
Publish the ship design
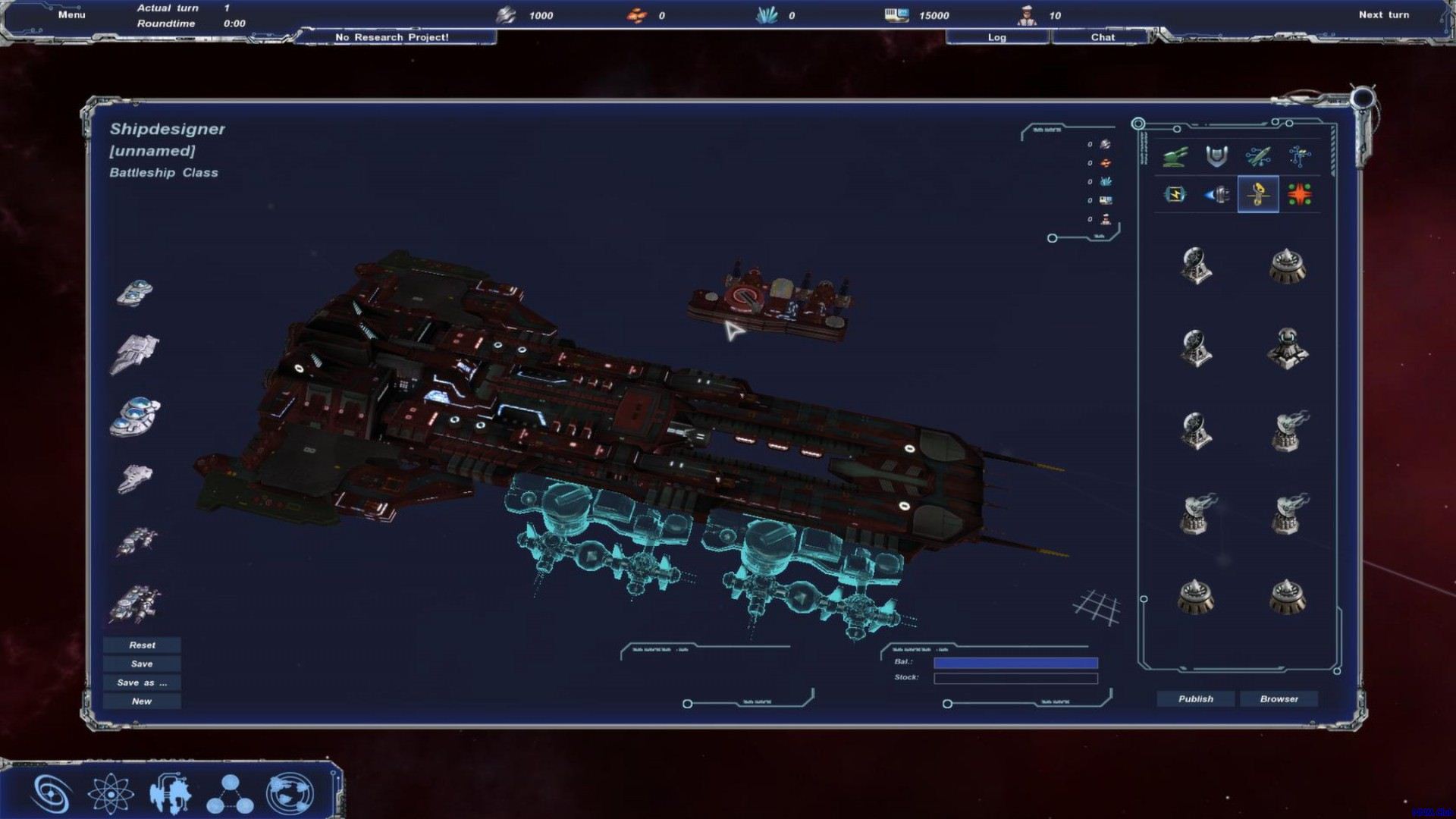(x=1195, y=699)
